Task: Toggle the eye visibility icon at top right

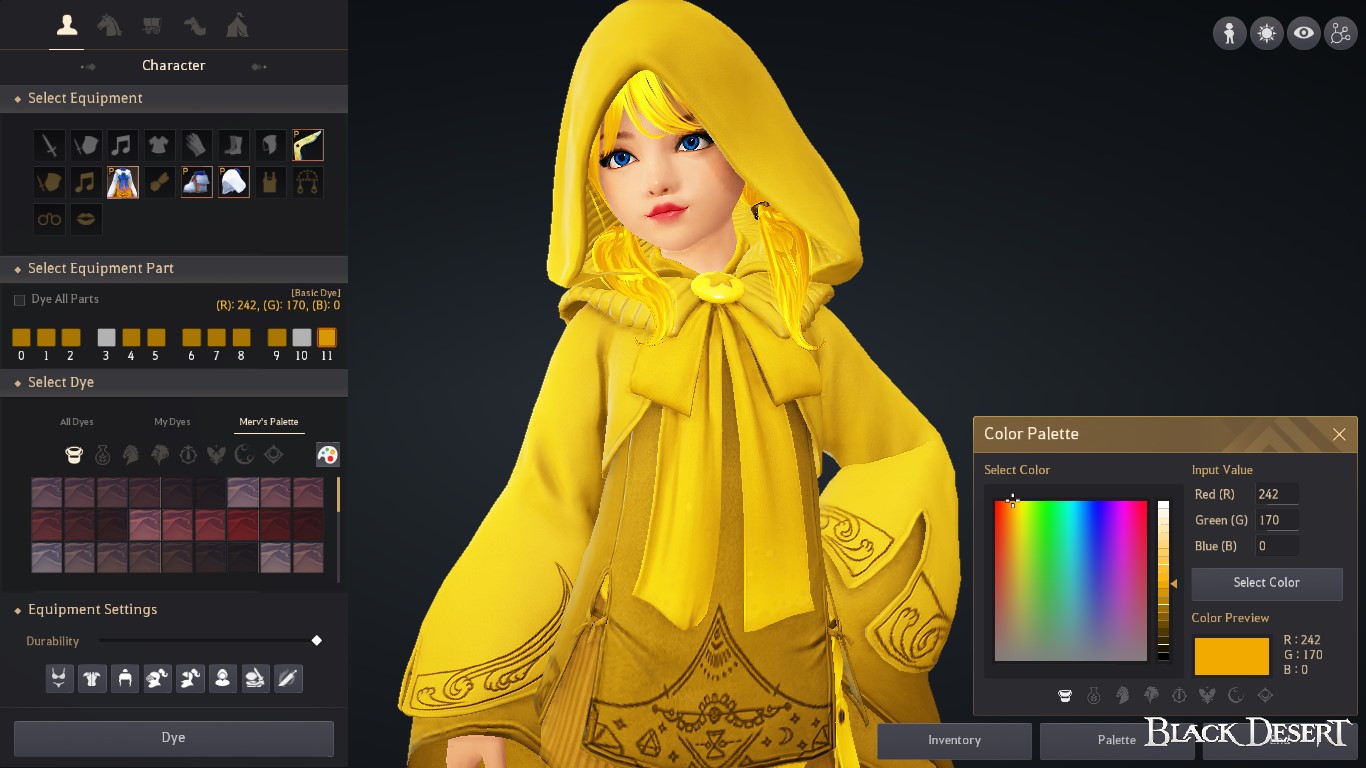Action: pos(1303,33)
